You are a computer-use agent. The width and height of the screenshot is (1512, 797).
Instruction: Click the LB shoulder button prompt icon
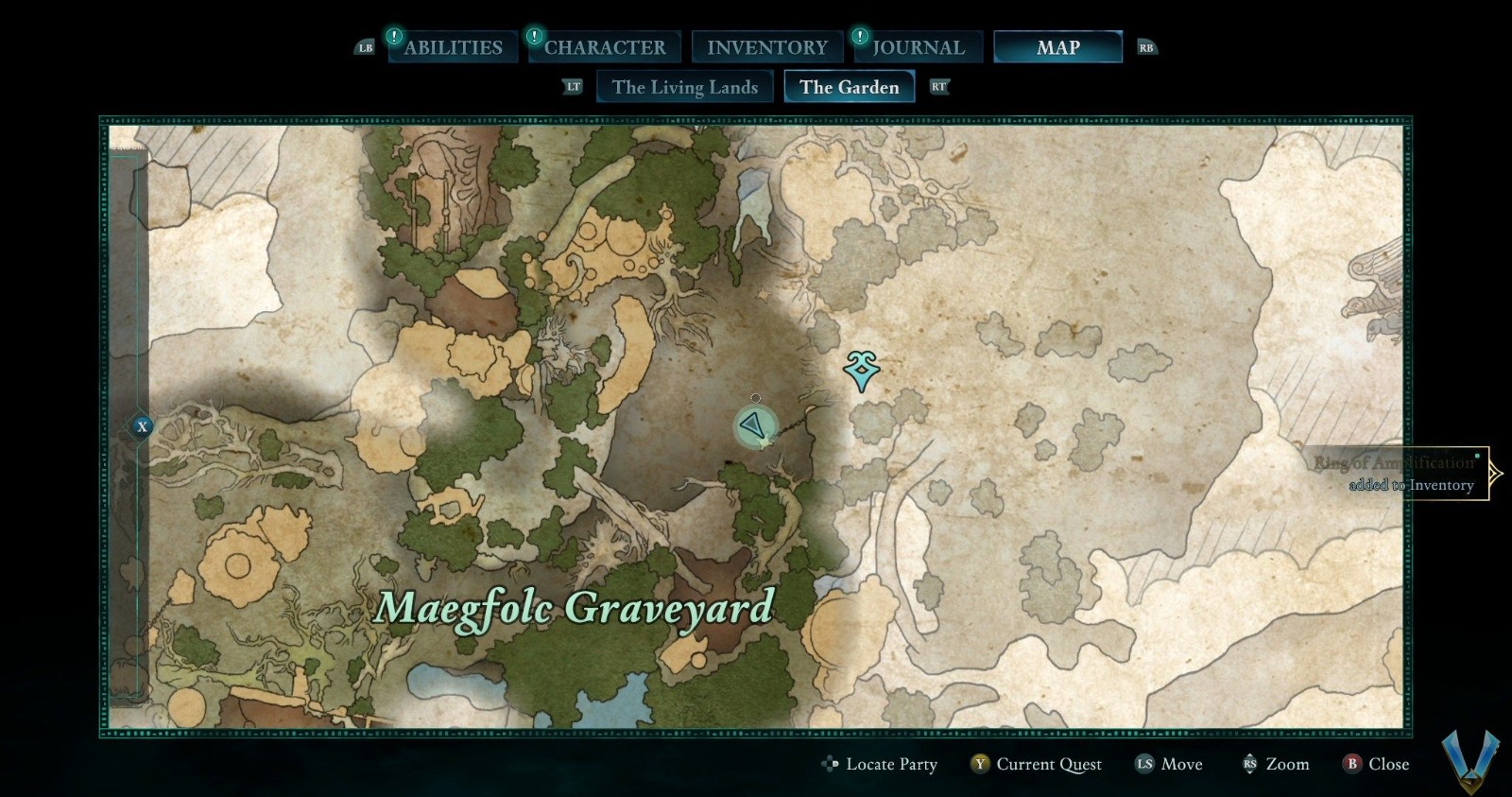coord(368,46)
